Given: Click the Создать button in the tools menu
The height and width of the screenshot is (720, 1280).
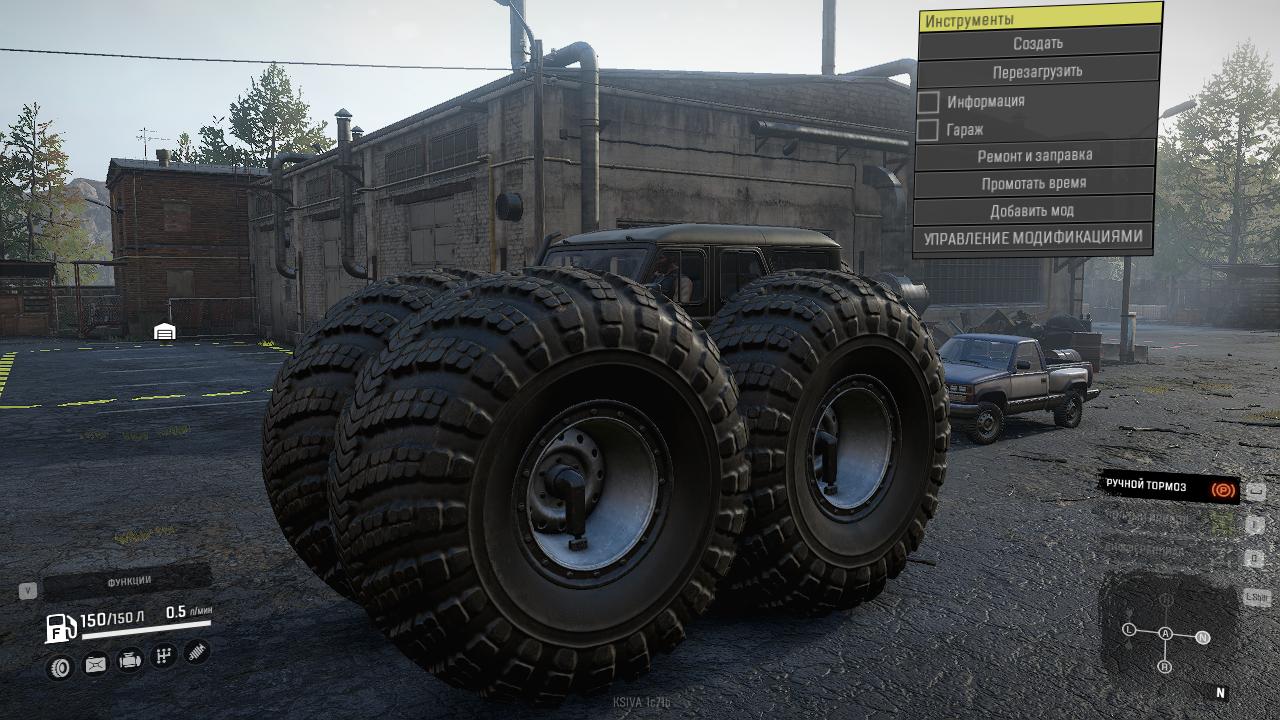Looking at the screenshot, I should [1037, 44].
